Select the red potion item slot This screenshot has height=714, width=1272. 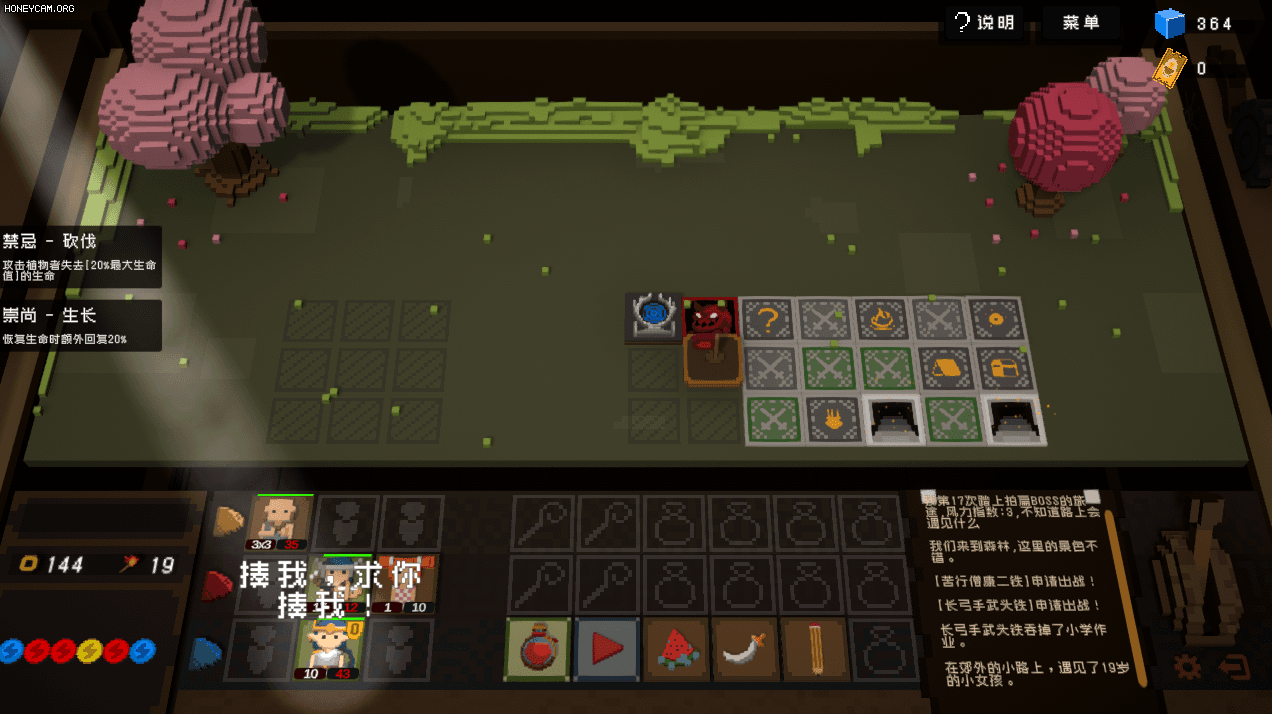[x=538, y=650]
